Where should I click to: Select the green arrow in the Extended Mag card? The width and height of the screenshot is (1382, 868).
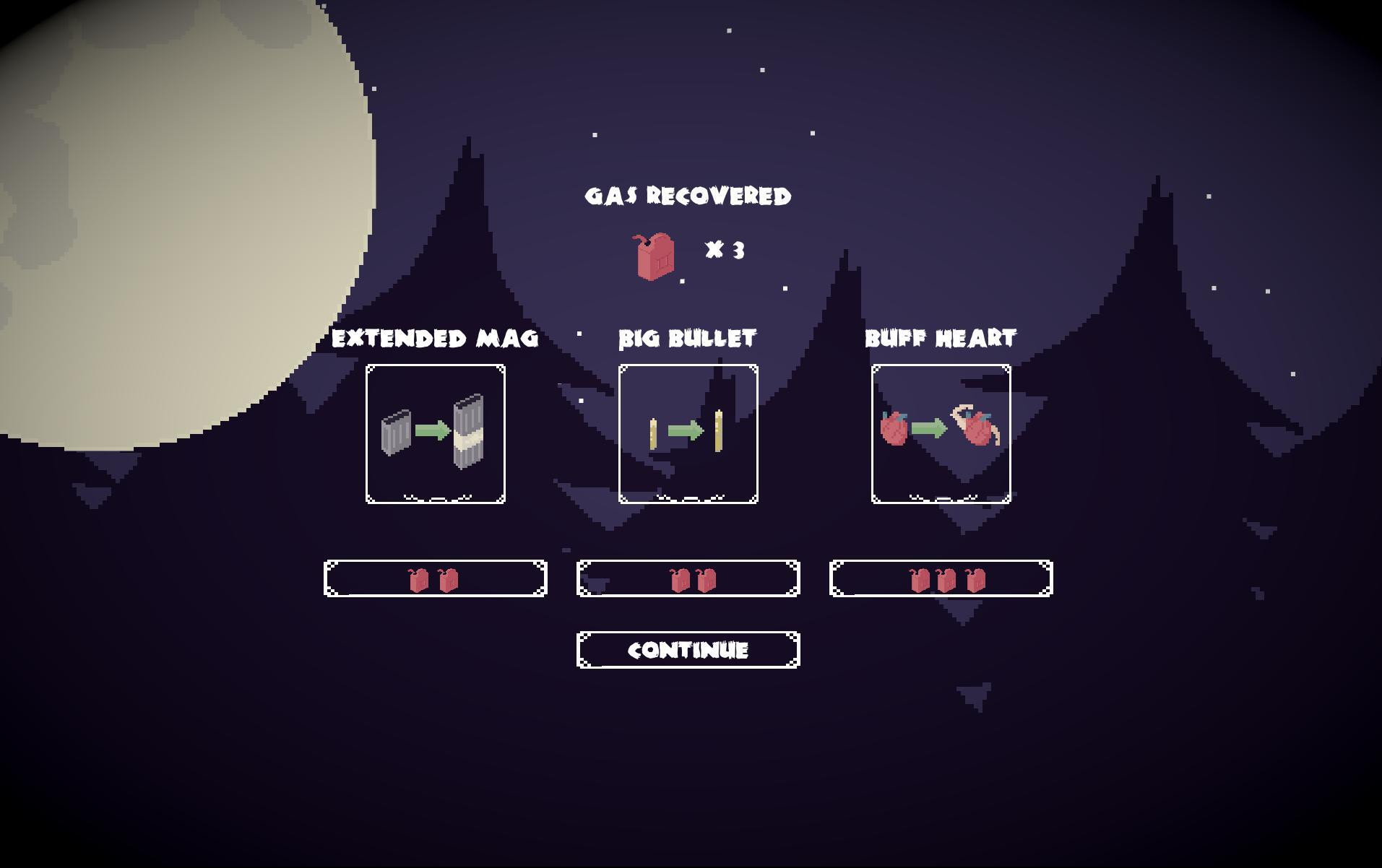pos(431,432)
